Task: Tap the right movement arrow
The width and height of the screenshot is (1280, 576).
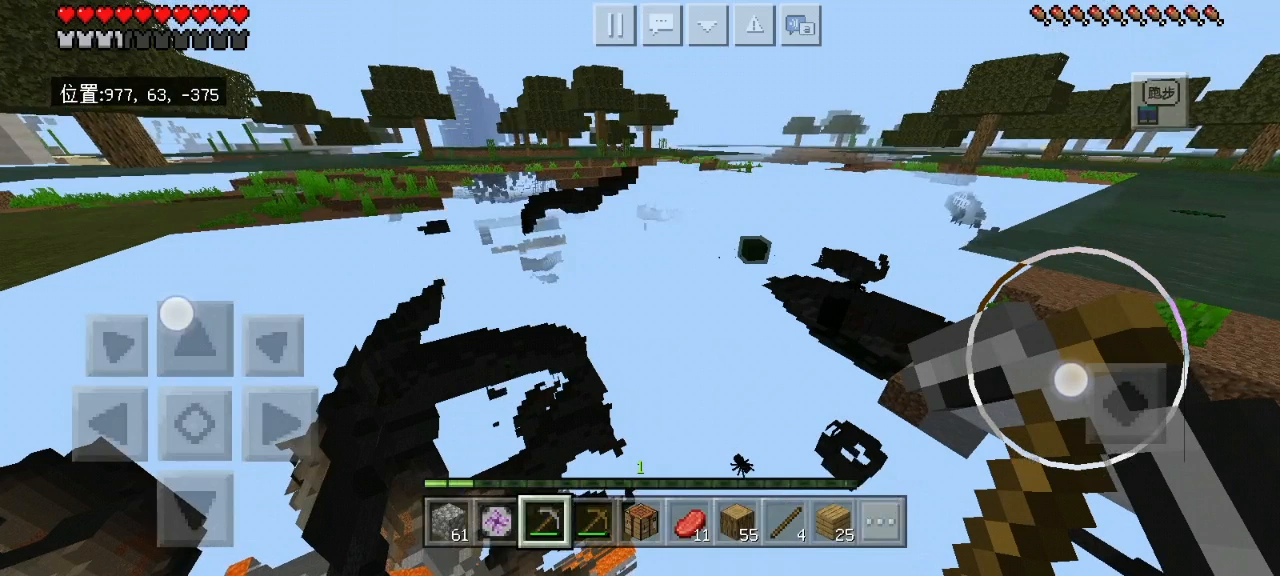Action: pyautogui.click(x=277, y=424)
